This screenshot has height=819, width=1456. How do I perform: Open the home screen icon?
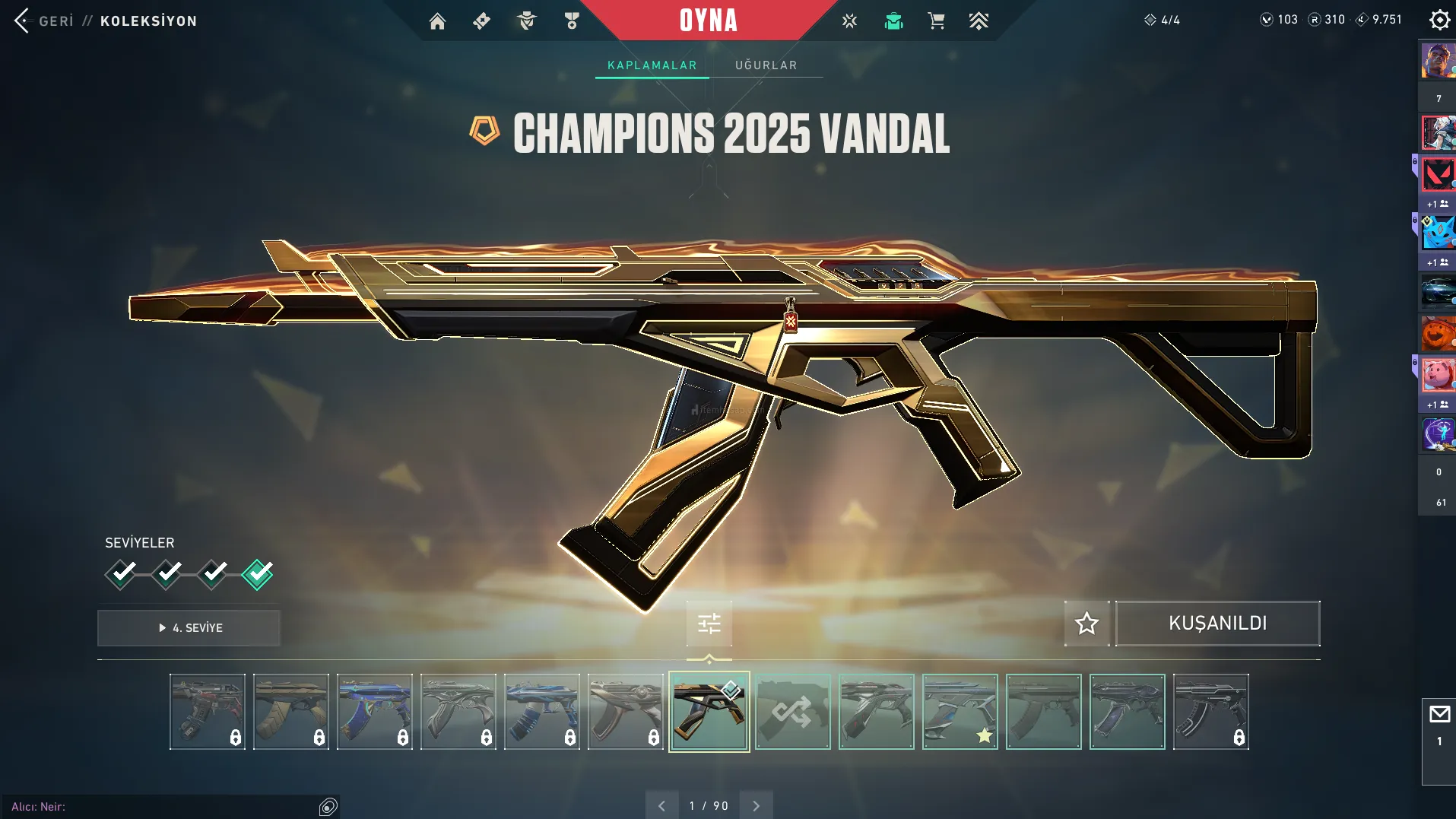click(437, 21)
